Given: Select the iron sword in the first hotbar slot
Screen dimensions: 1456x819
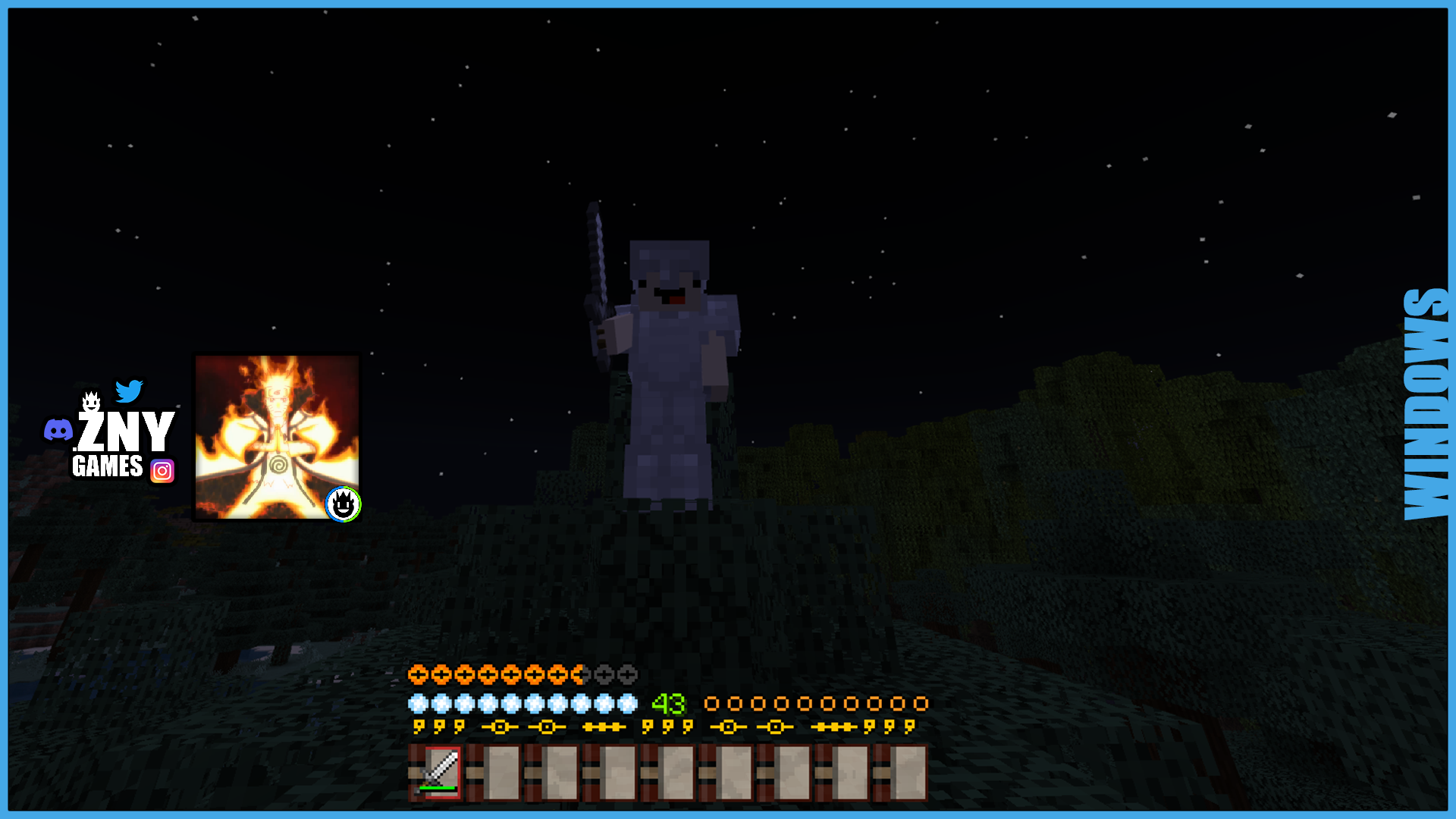Looking at the screenshot, I should point(434,773).
